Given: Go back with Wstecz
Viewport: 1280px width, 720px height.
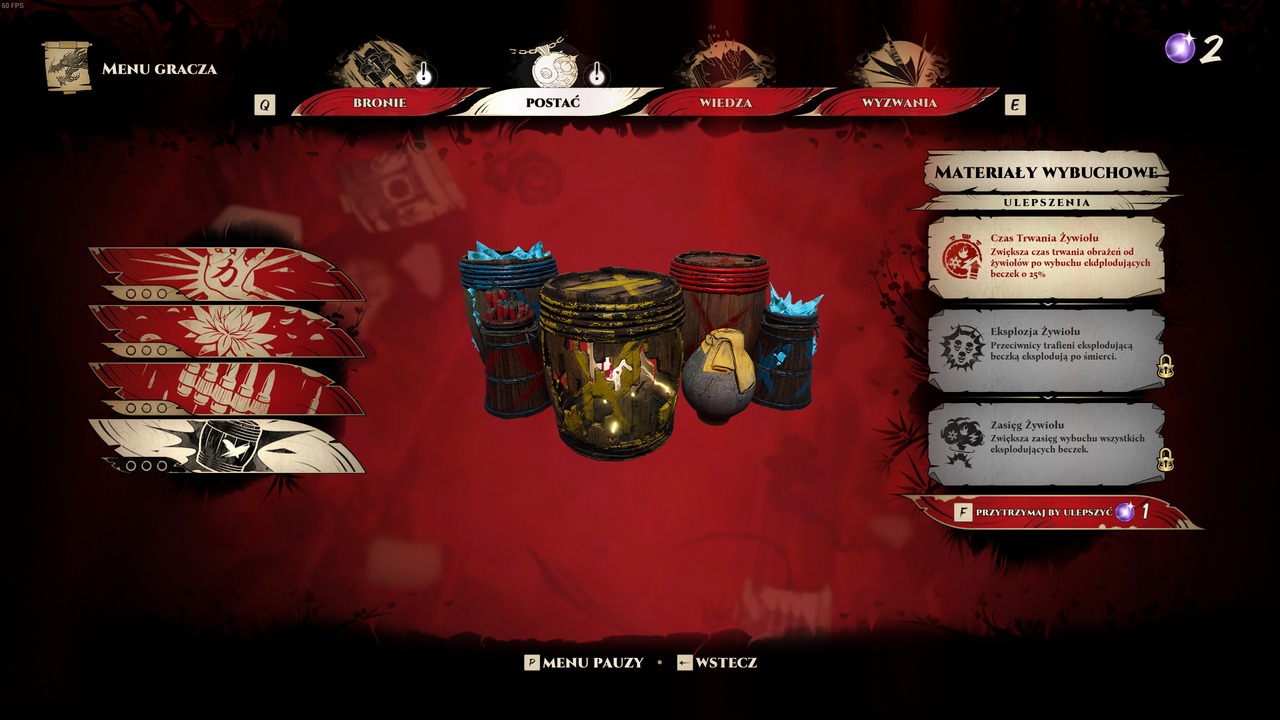Looking at the screenshot, I should tap(717, 662).
